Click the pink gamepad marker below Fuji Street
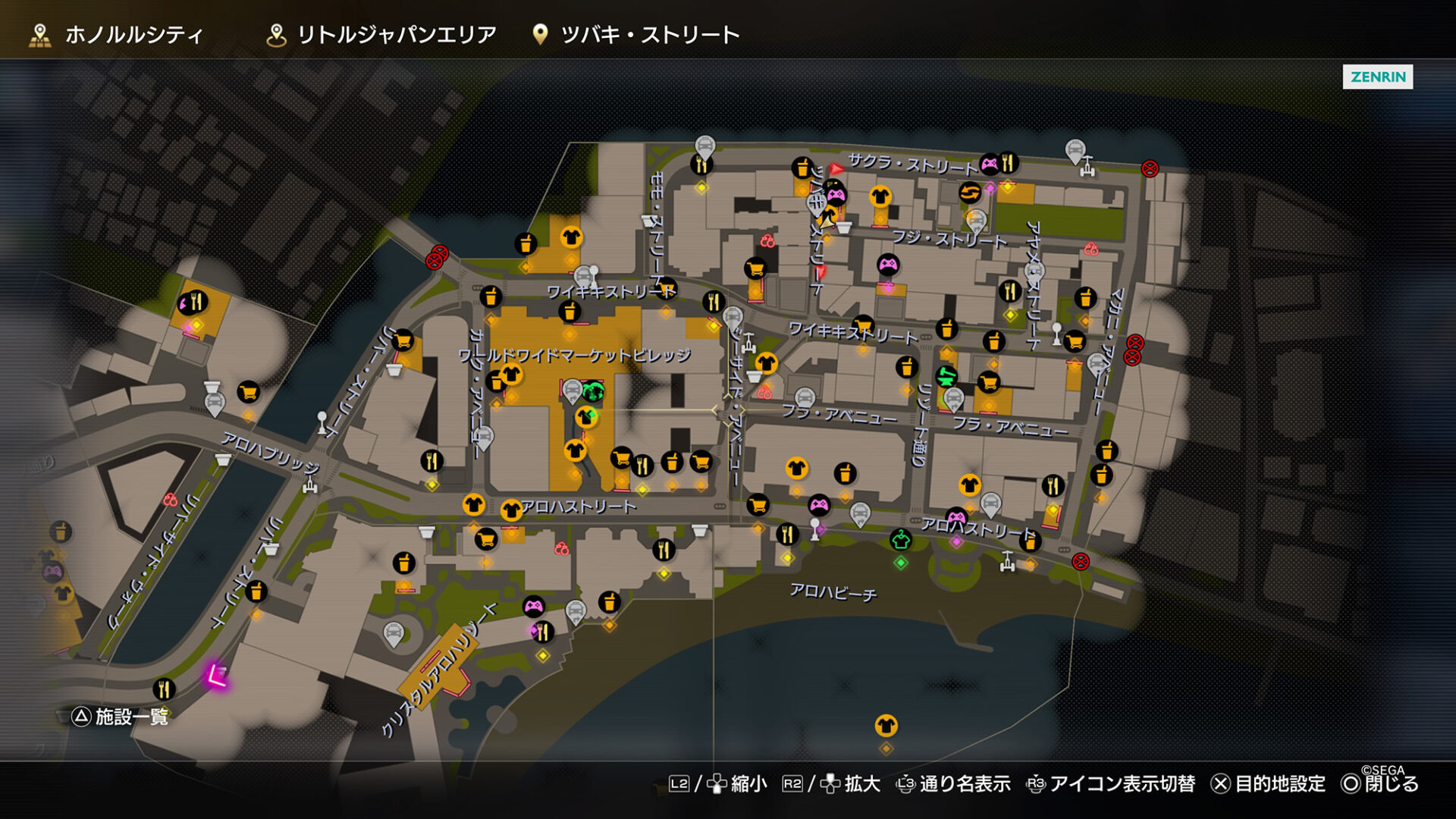This screenshot has height=819, width=1456. point(888,265)
